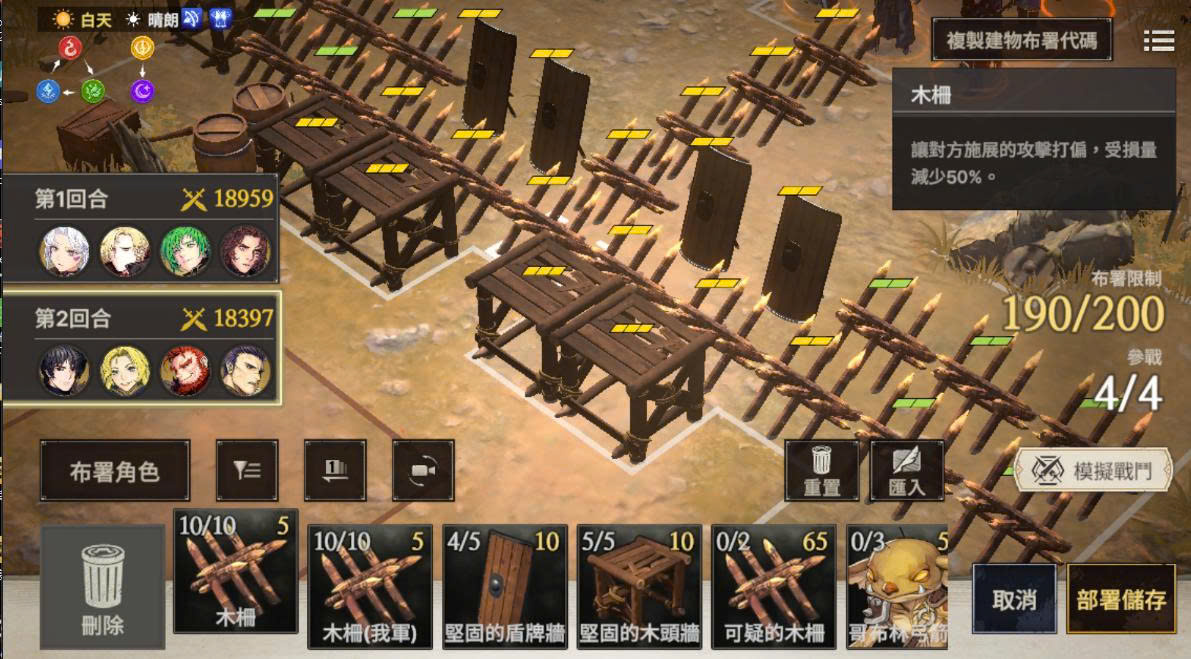
Task: Rotate the camera view
Action: pyautogui.click(x=423, y=470)
